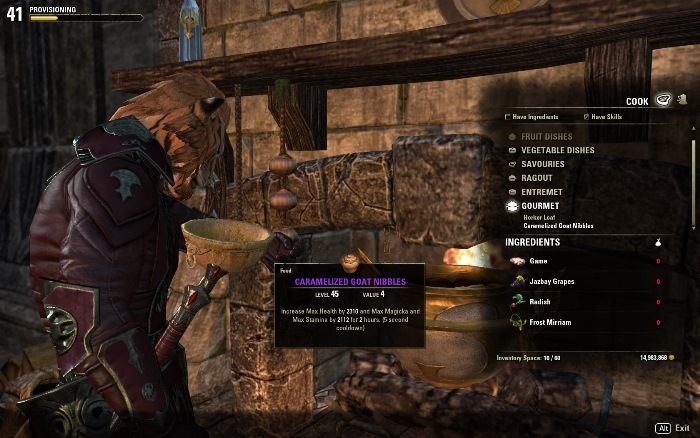The height and width of the screenshot is (438, 700).
Task: Switch to the Cook tab icon
Action: click(662, 99)
